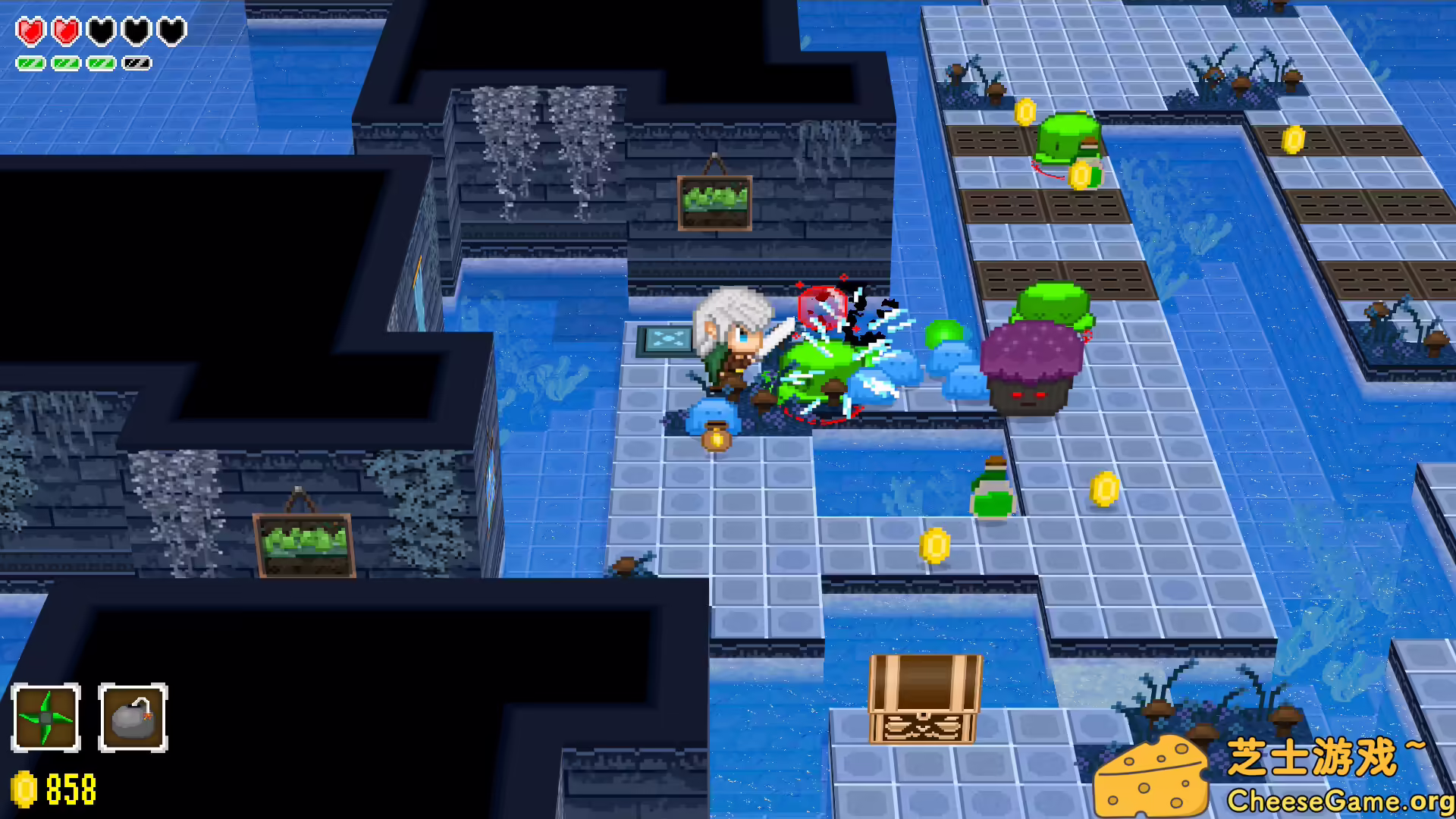Select the bomb item slot

pos(132,717)
